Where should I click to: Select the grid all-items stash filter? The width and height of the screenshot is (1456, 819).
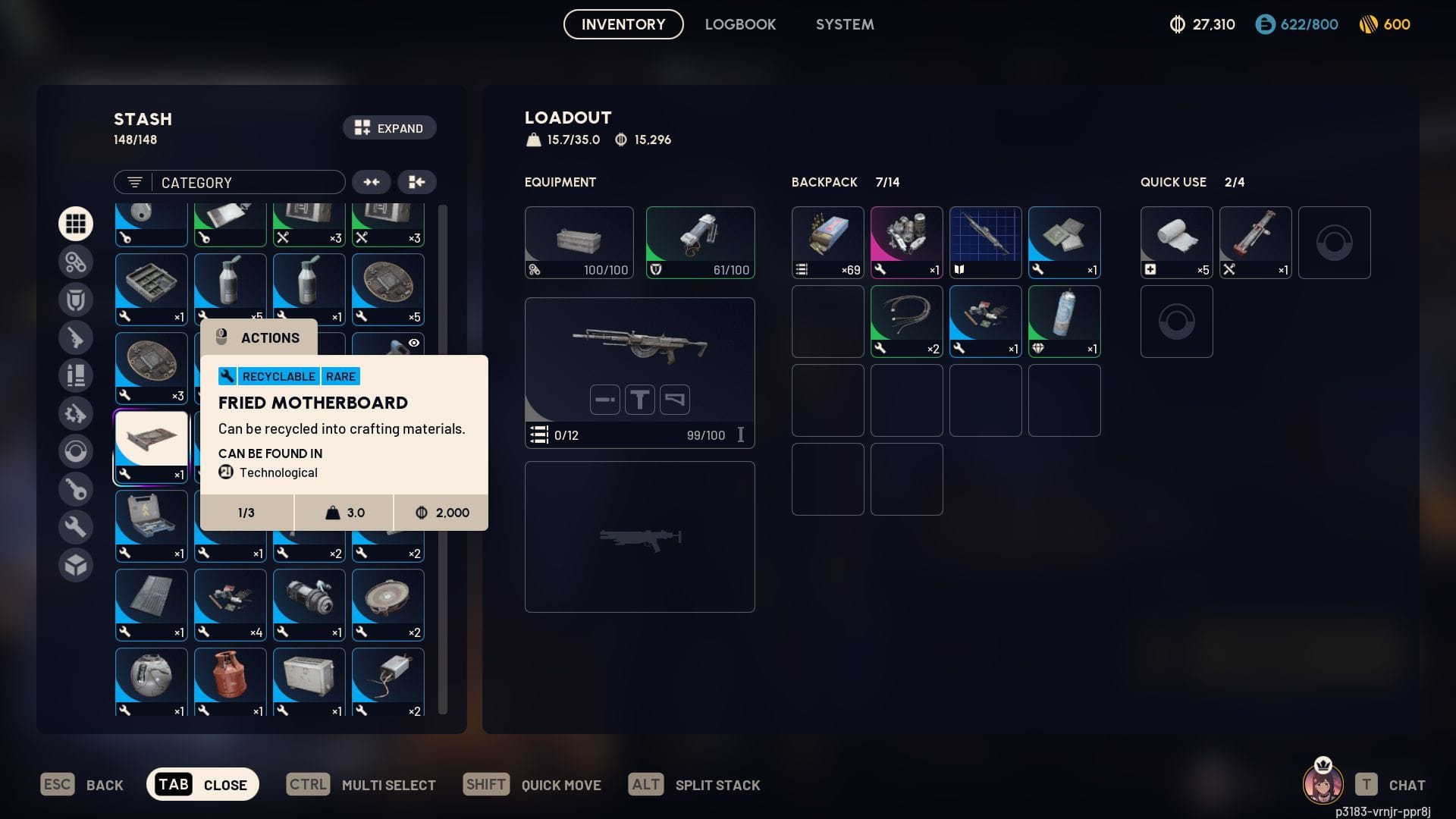click(x=76, y=223)
